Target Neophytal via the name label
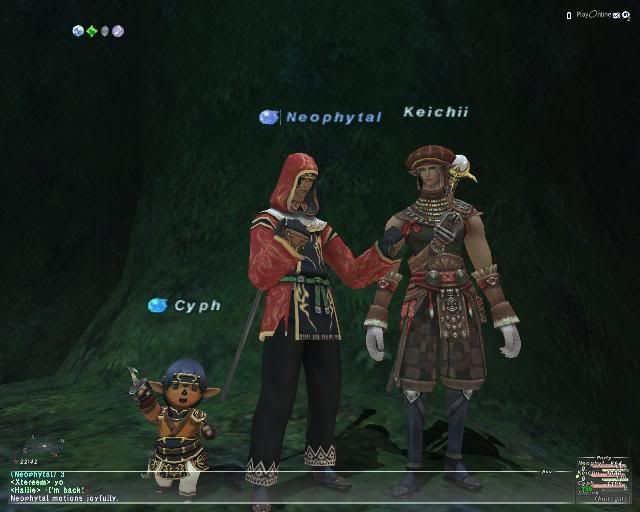The image size is (640, 512). click(x=333, y=117)
